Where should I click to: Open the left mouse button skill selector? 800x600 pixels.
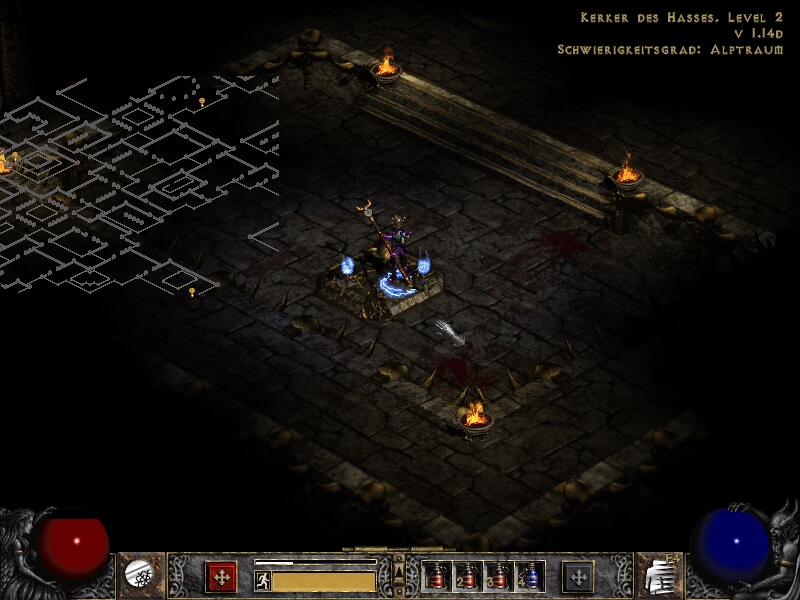click(x=221, y=577)
